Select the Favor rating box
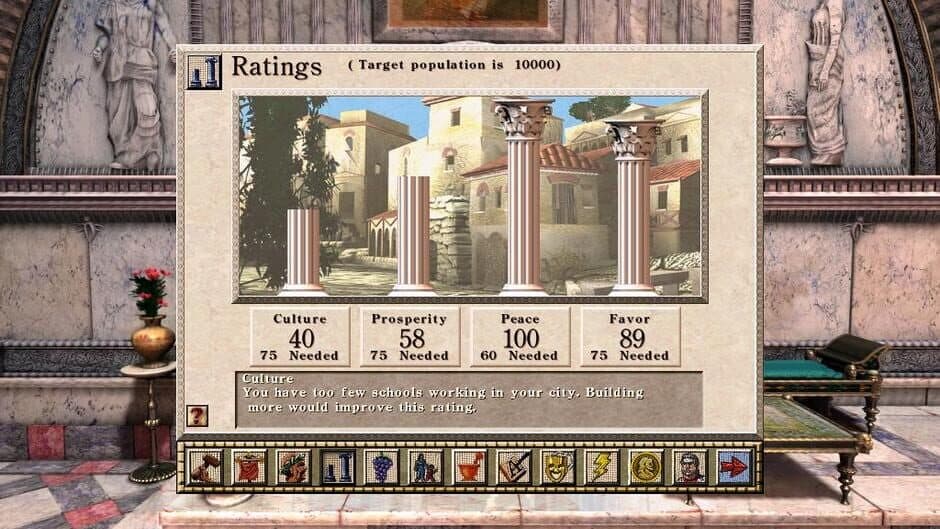The image size is (940, 529). [x=630, y=337]
